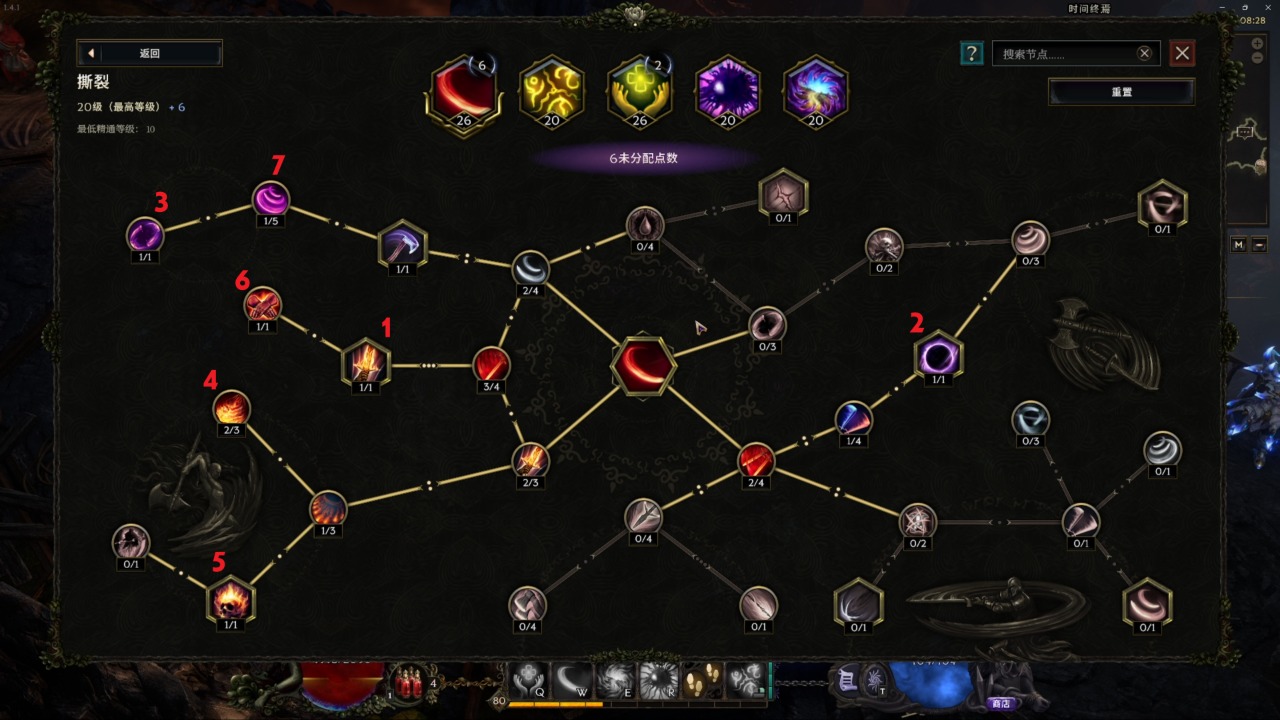Add a point to the fire node marked 4
The image size is (1280, 720).
231,408
